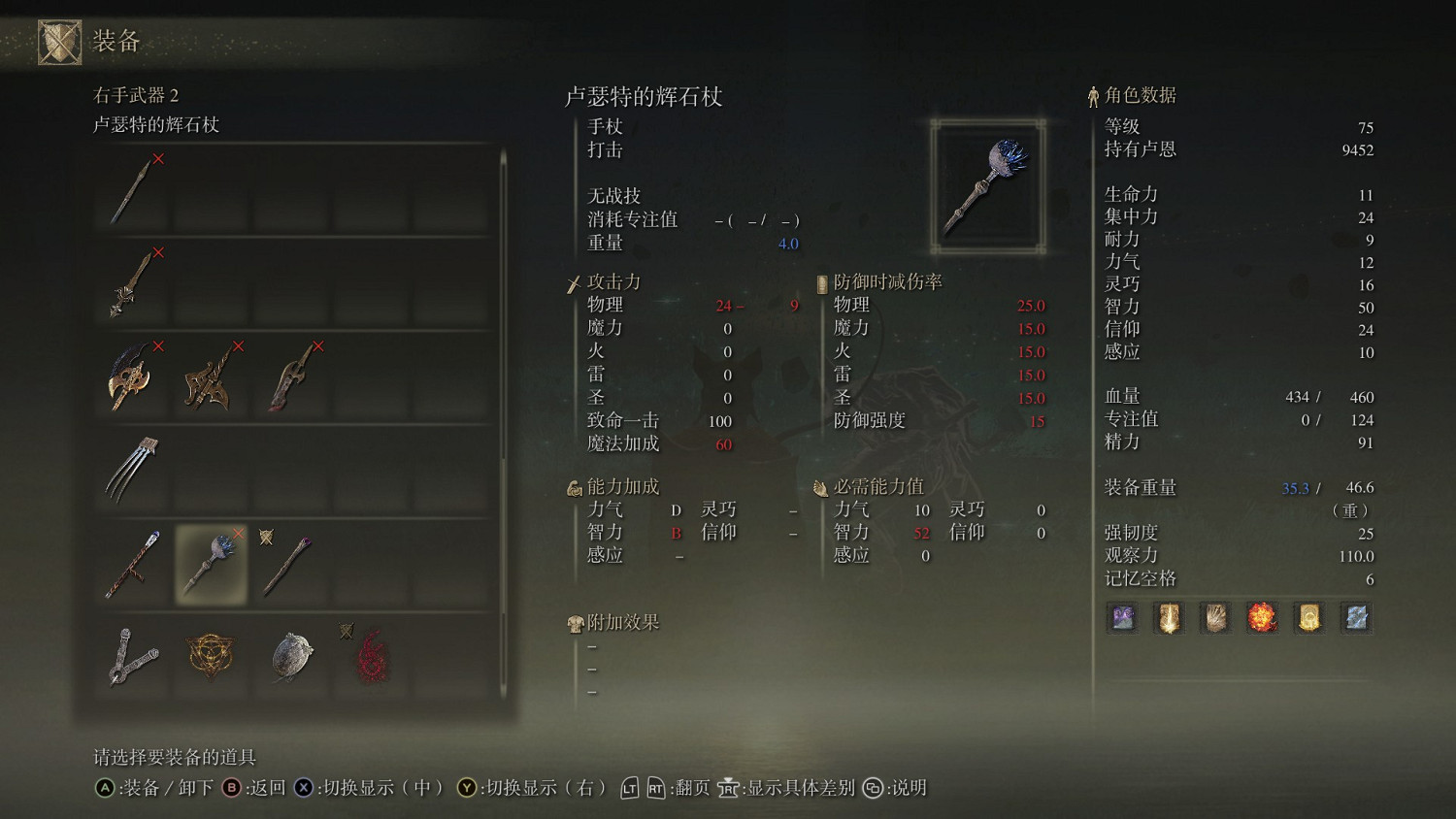Select Lusat's Glintstone Staff (卢瑟特的辉石杖)
This screenshot has height=819, width=1456.
pyautogui.click(x=211, y=561)
